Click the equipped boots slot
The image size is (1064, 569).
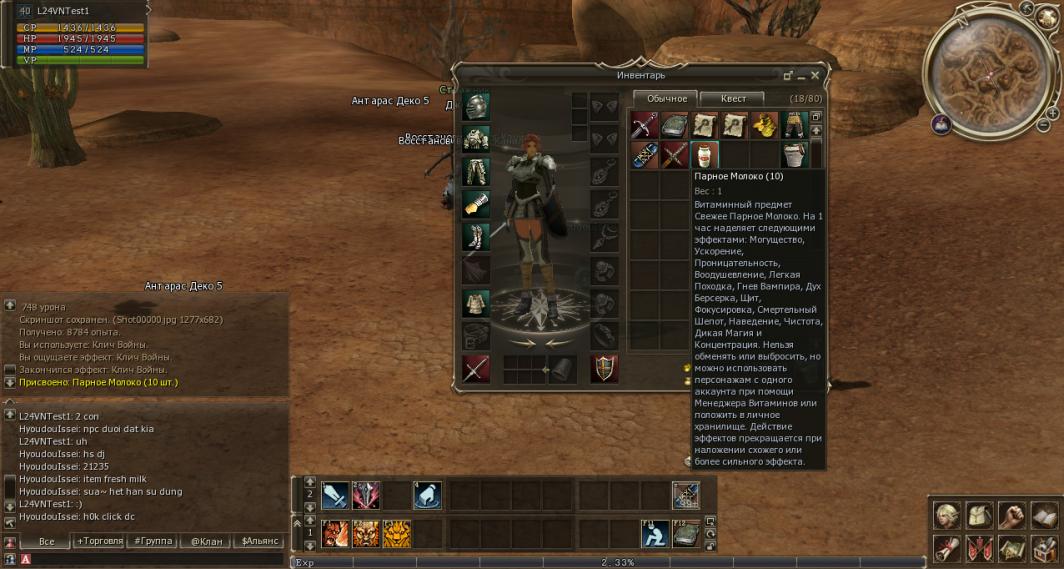475,236
